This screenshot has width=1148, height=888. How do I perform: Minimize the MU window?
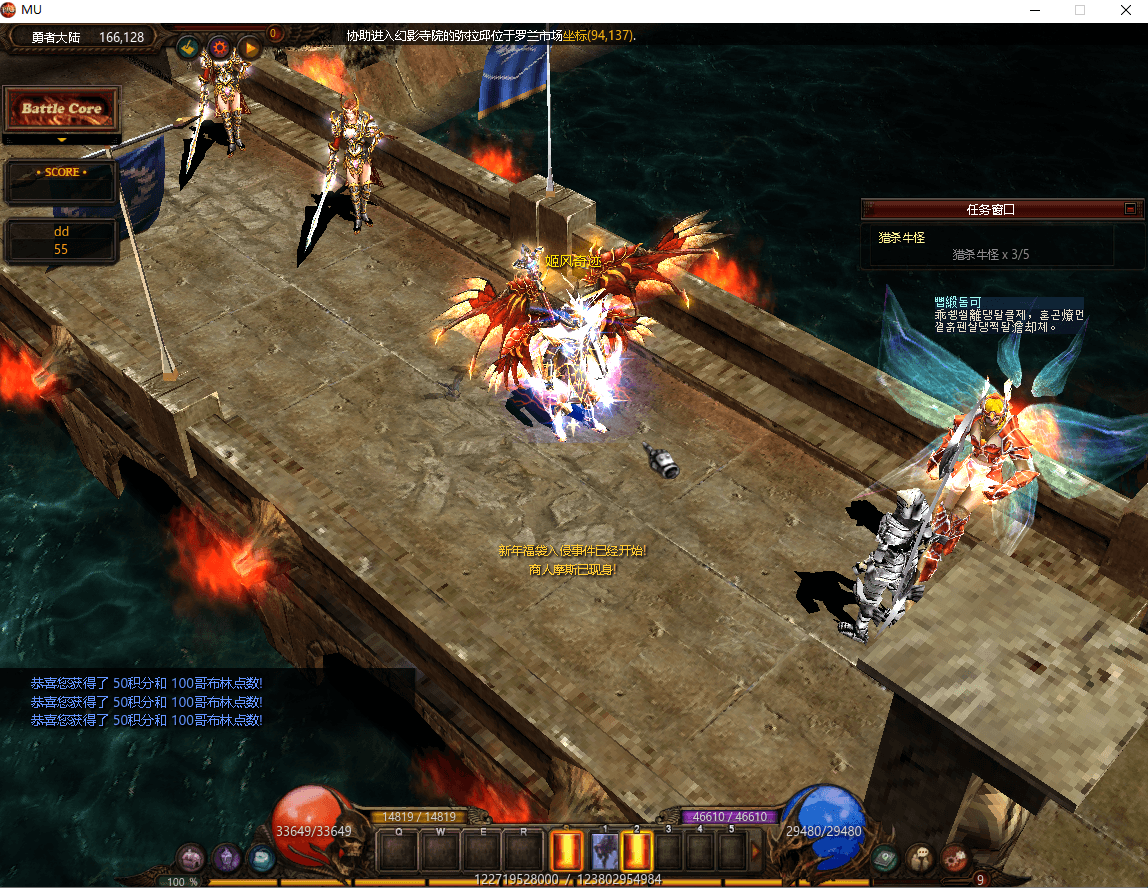[1033, 10]
